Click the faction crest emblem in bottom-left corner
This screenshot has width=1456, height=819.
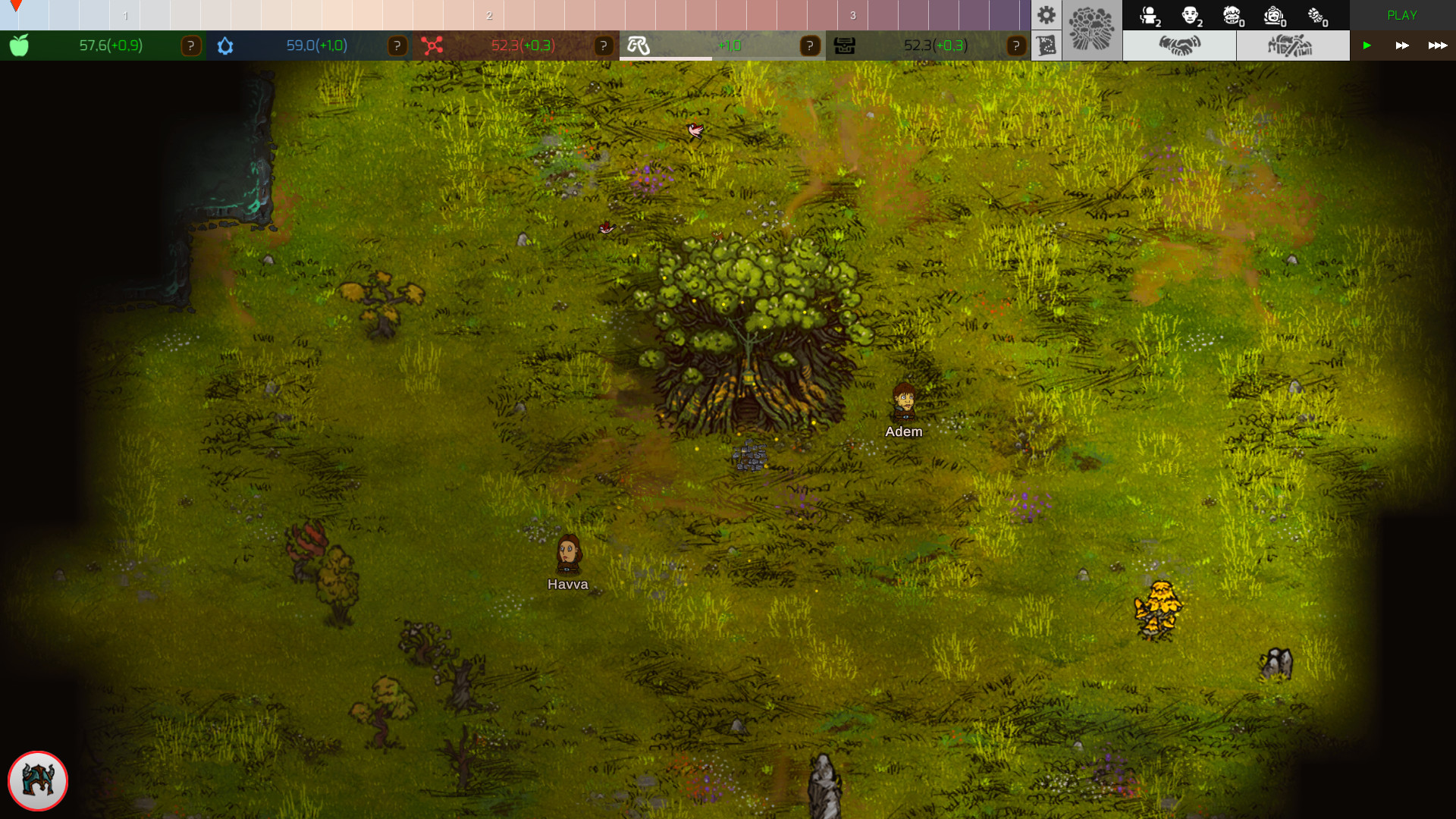pos(37,781)
